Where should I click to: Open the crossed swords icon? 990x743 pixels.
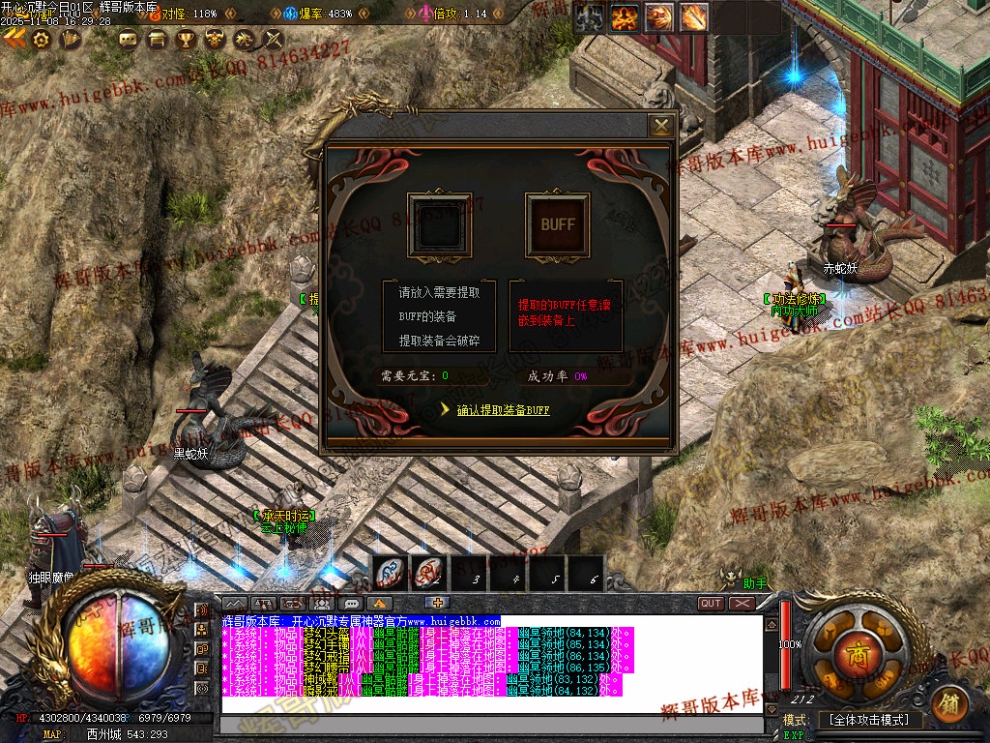[x=272, y=39]
